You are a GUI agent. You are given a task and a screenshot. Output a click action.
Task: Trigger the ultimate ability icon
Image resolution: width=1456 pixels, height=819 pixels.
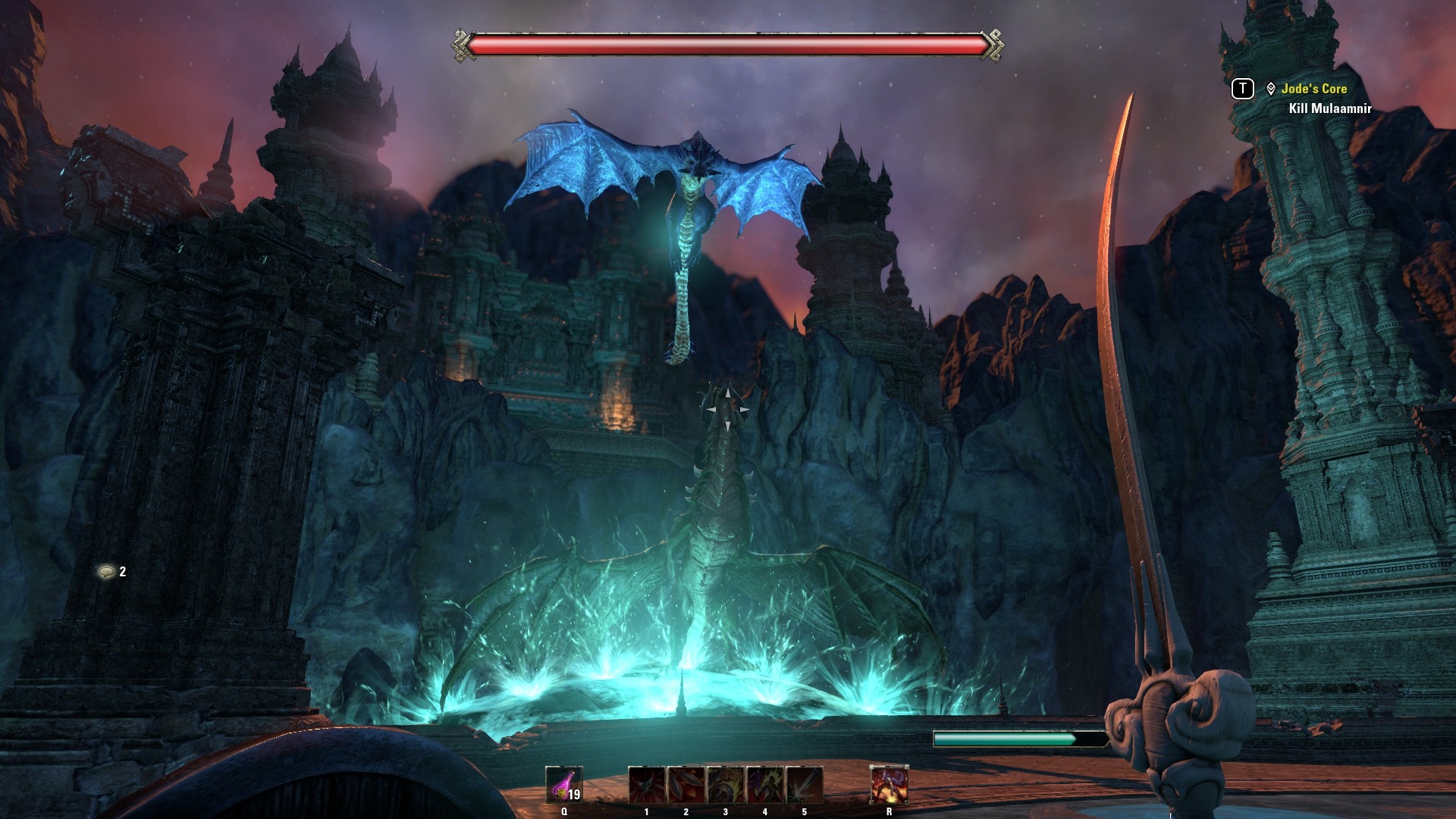coord(889,785)
